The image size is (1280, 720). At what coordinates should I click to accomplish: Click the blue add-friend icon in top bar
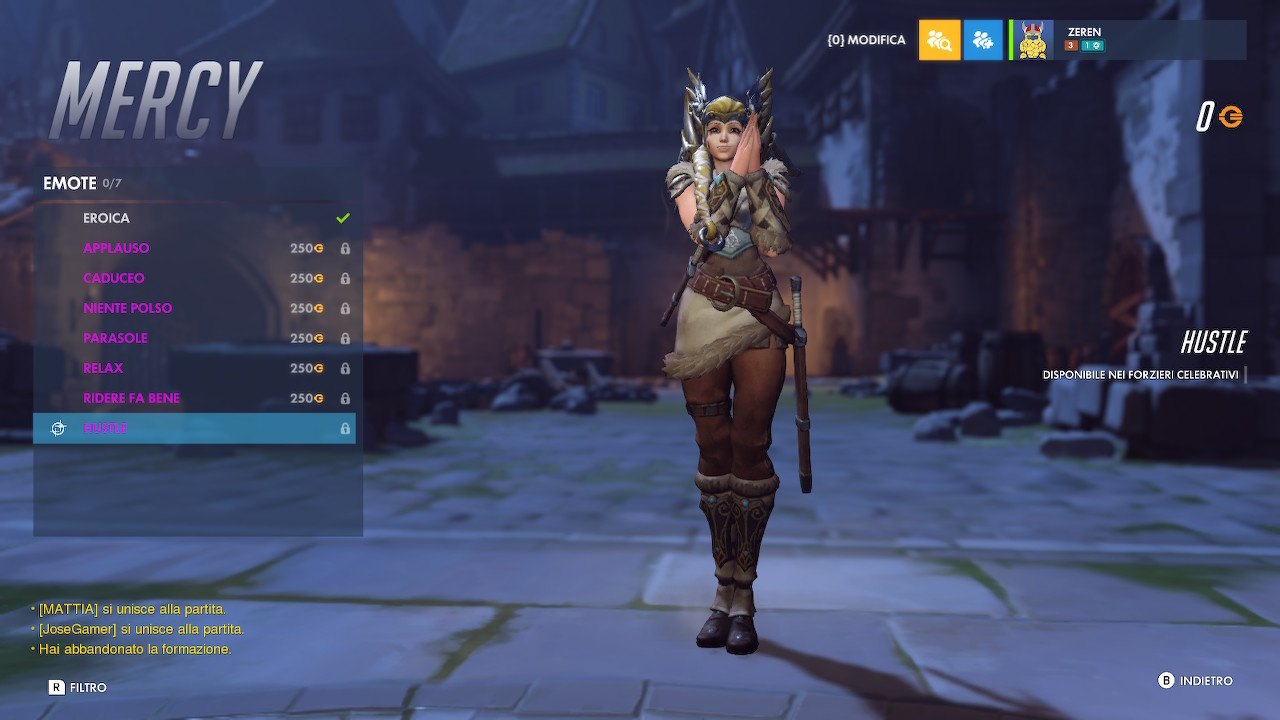[x=983, y=40]
